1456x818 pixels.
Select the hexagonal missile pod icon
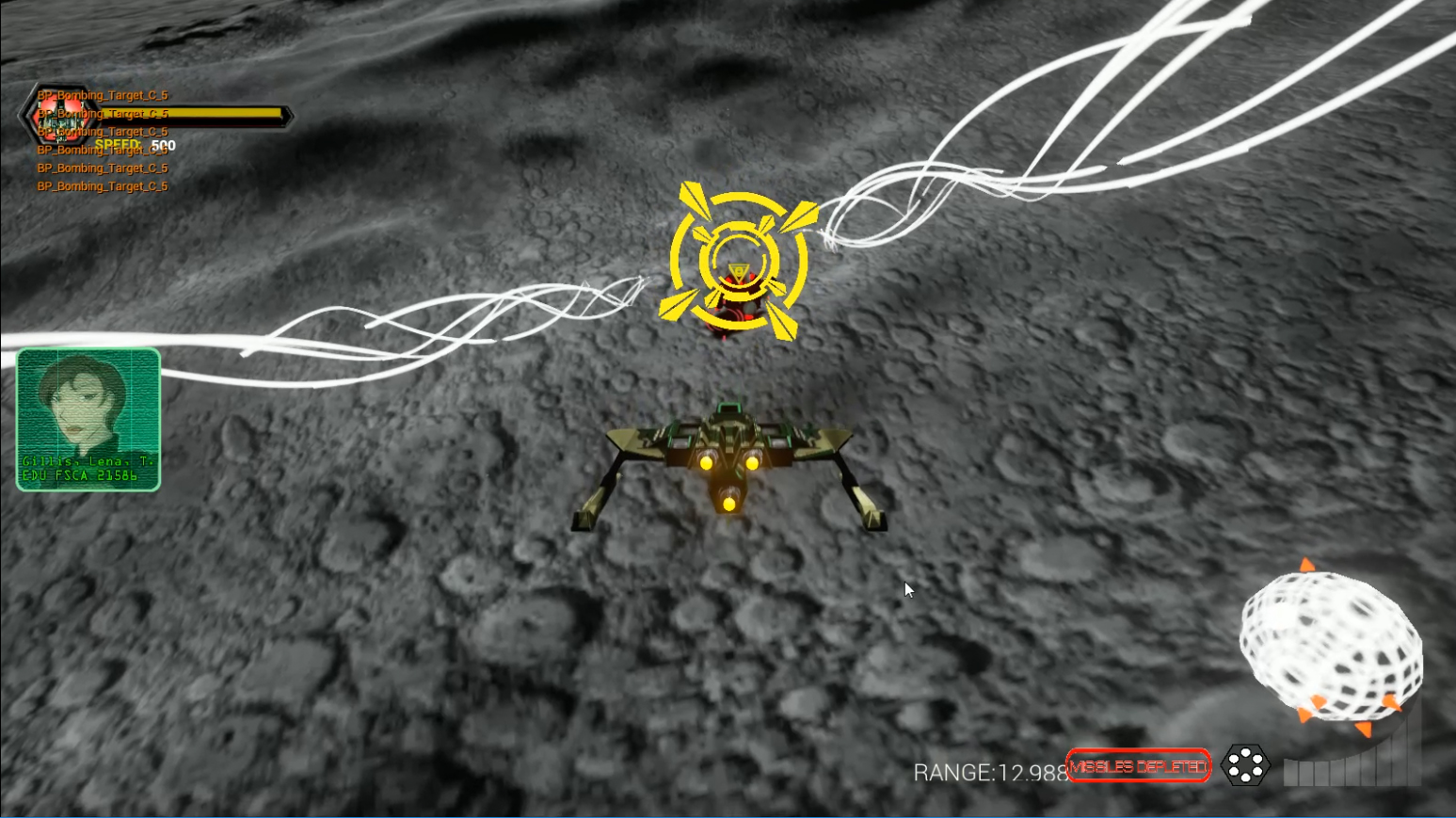[1246, 766]
